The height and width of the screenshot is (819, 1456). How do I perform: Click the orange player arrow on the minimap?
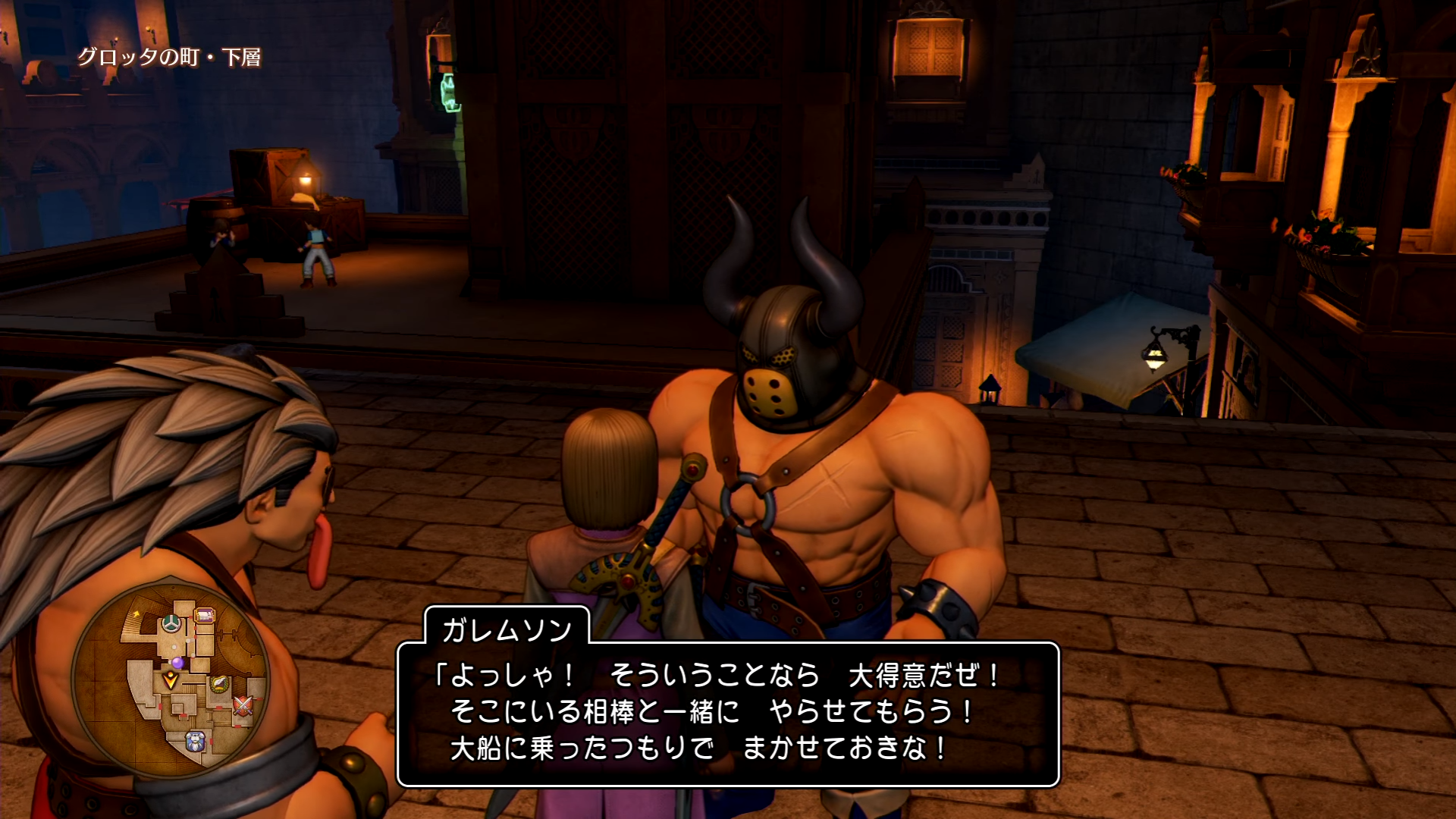[x=171, y=680]
